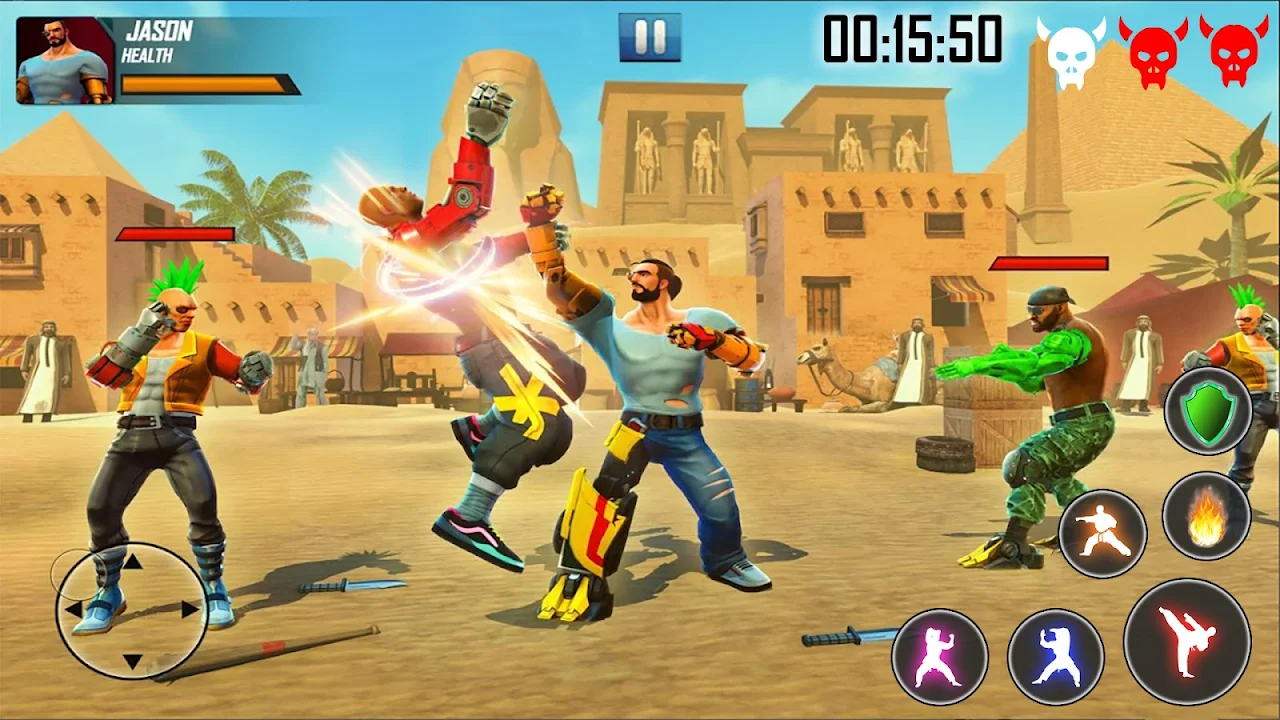Viewport: 1280px width, 720px height.
Task: Perform the blue fighter combo attack
Action: coord(1055,657)
